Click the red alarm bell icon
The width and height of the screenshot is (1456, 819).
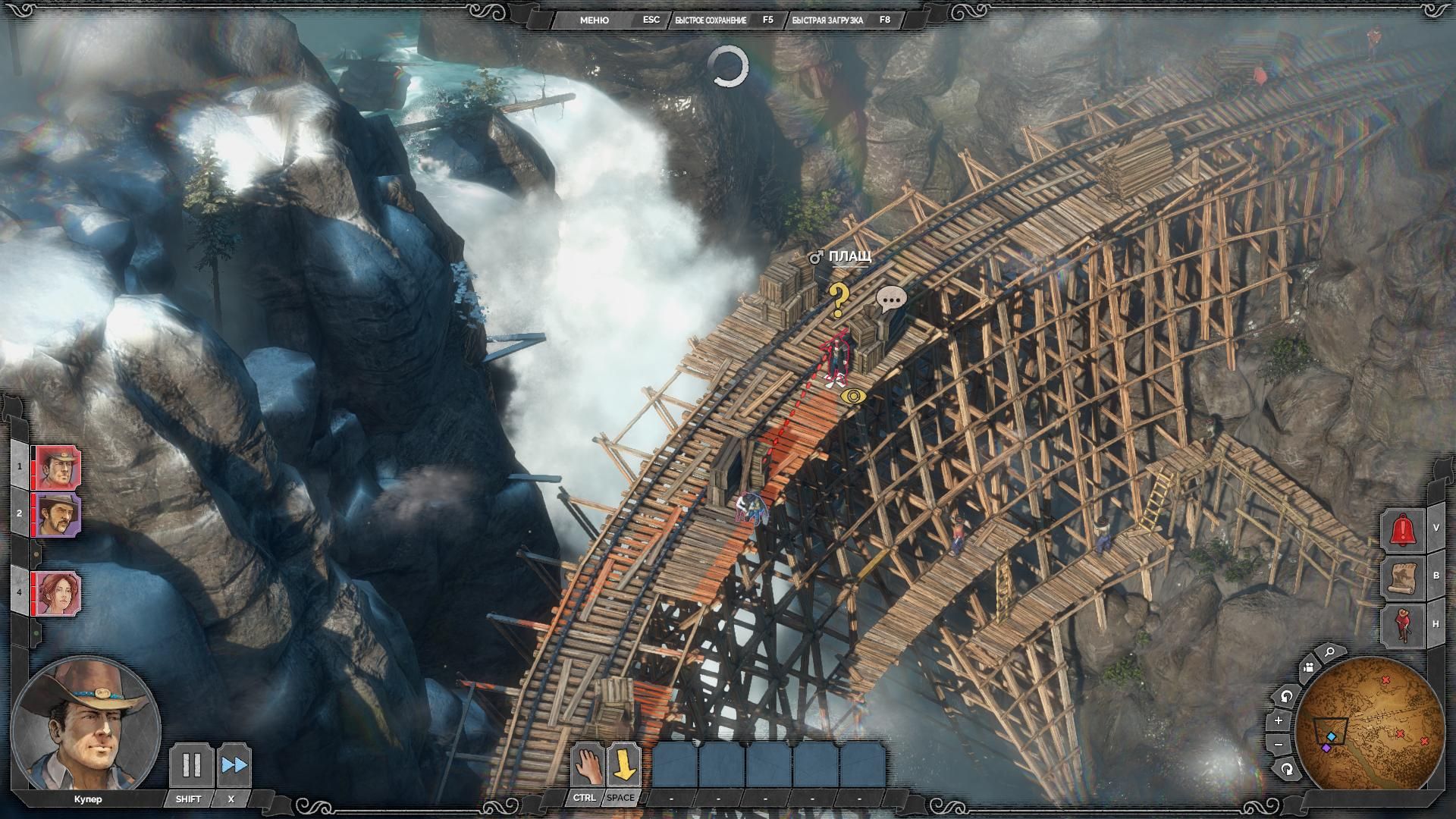coord(1404,529)
